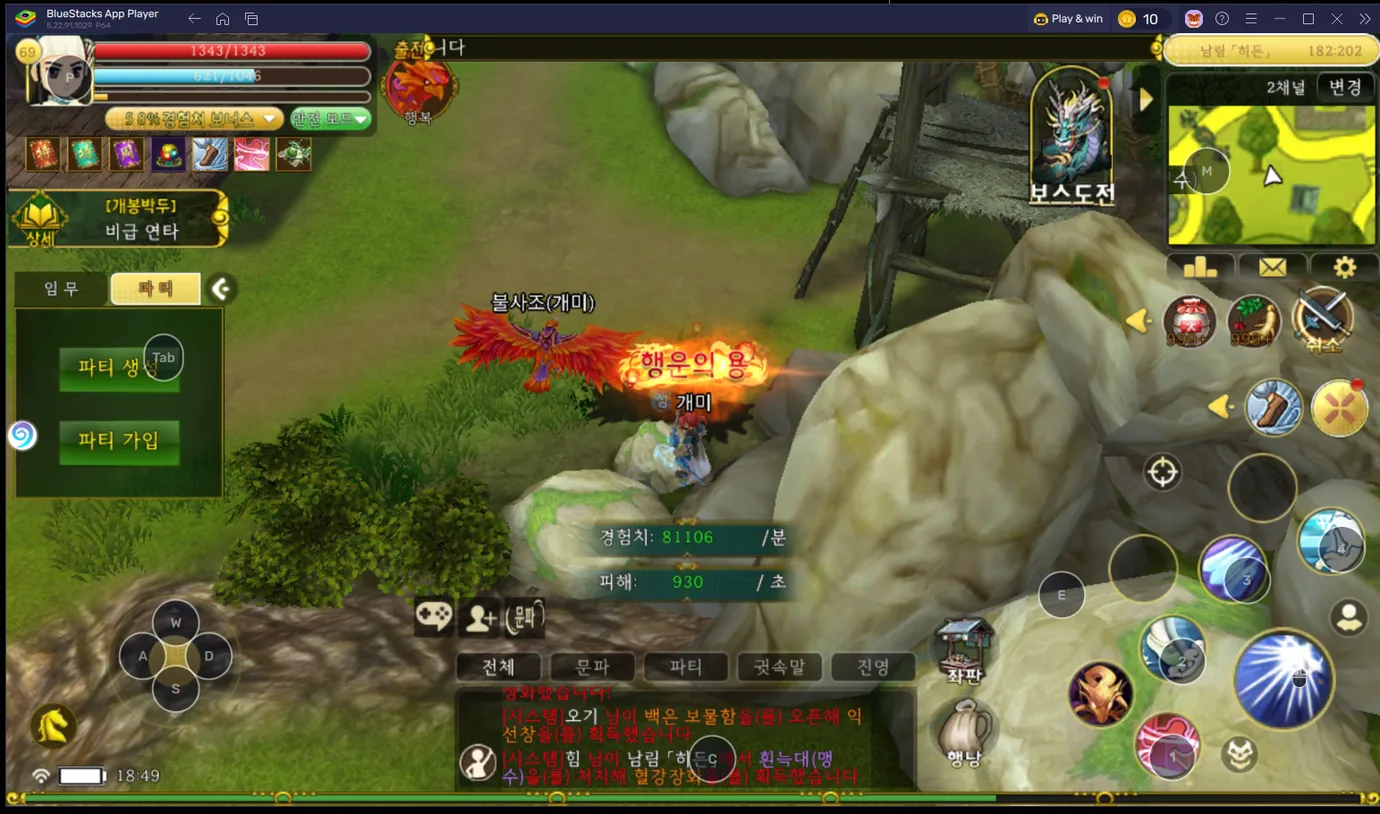
Task: Show the rankings bar-chart icon
Action: pyautogui.click(x=1200, y=267)
